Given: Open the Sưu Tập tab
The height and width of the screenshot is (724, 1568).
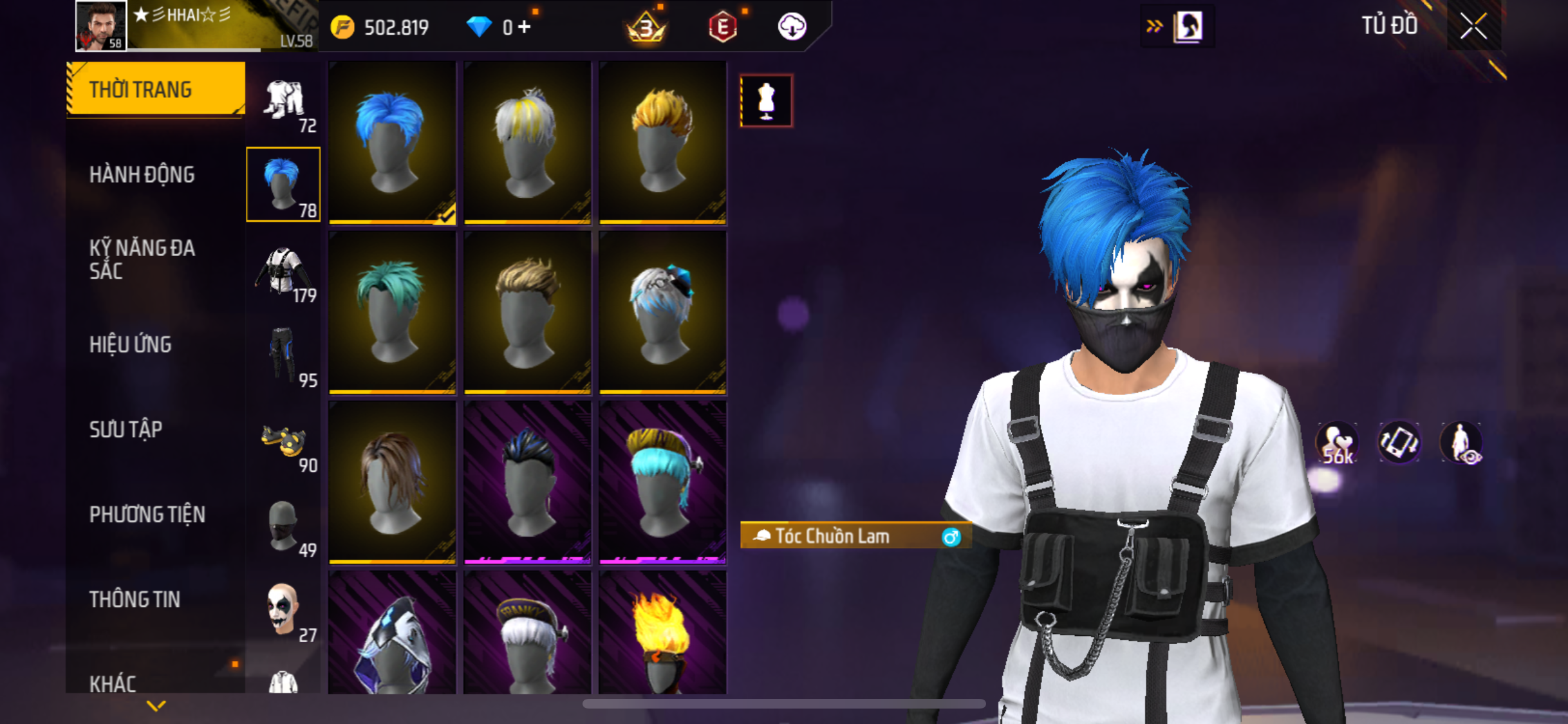Looking at the screenshot, I should (x=126, y=429).
